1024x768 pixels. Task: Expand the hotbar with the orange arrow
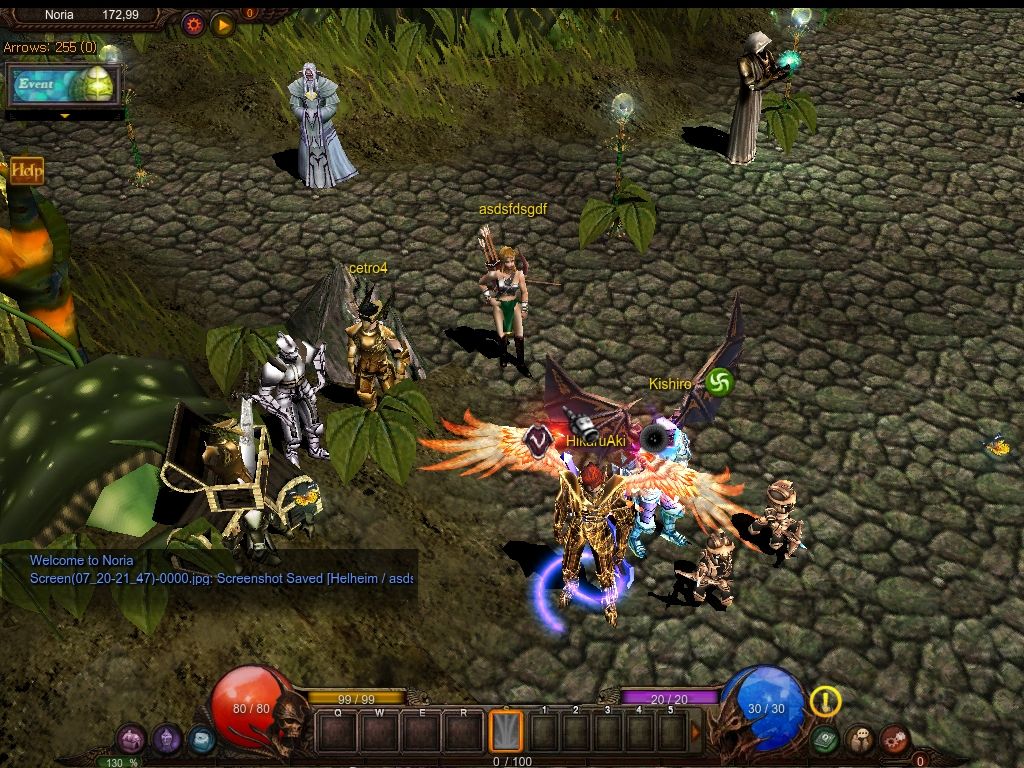tap(696, 732)
